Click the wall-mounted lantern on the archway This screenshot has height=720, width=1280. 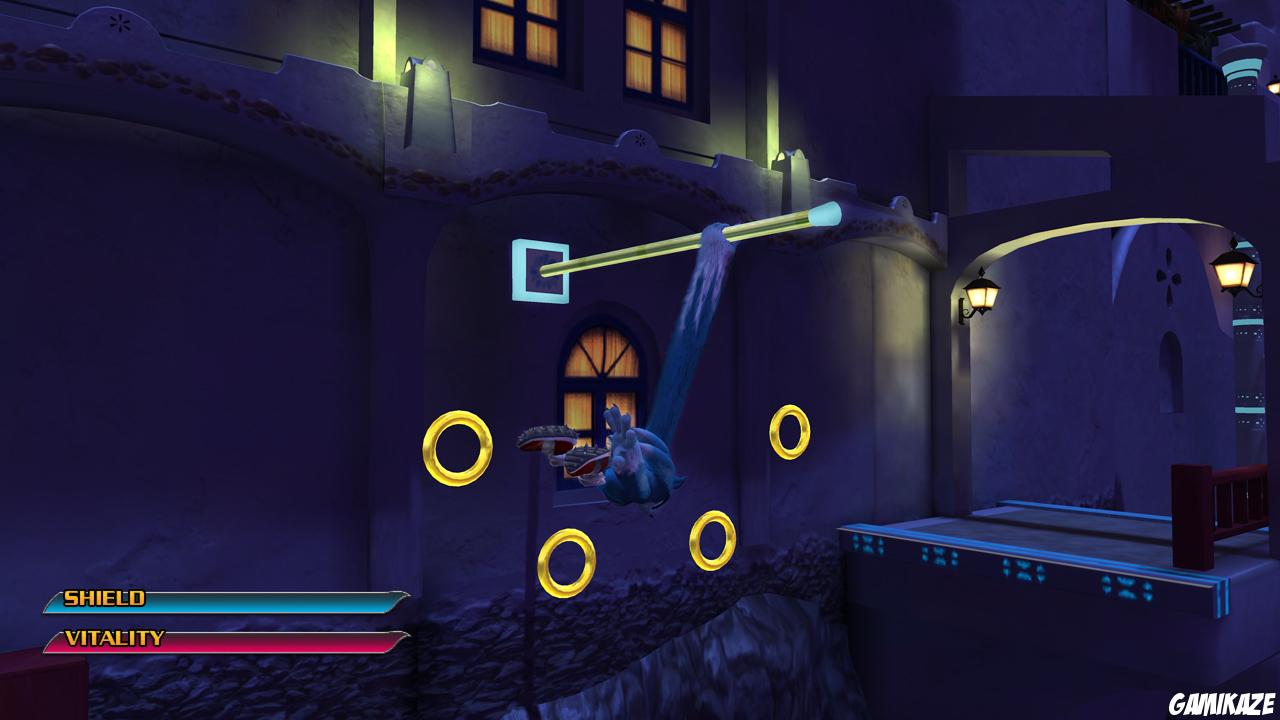point(981,295)
